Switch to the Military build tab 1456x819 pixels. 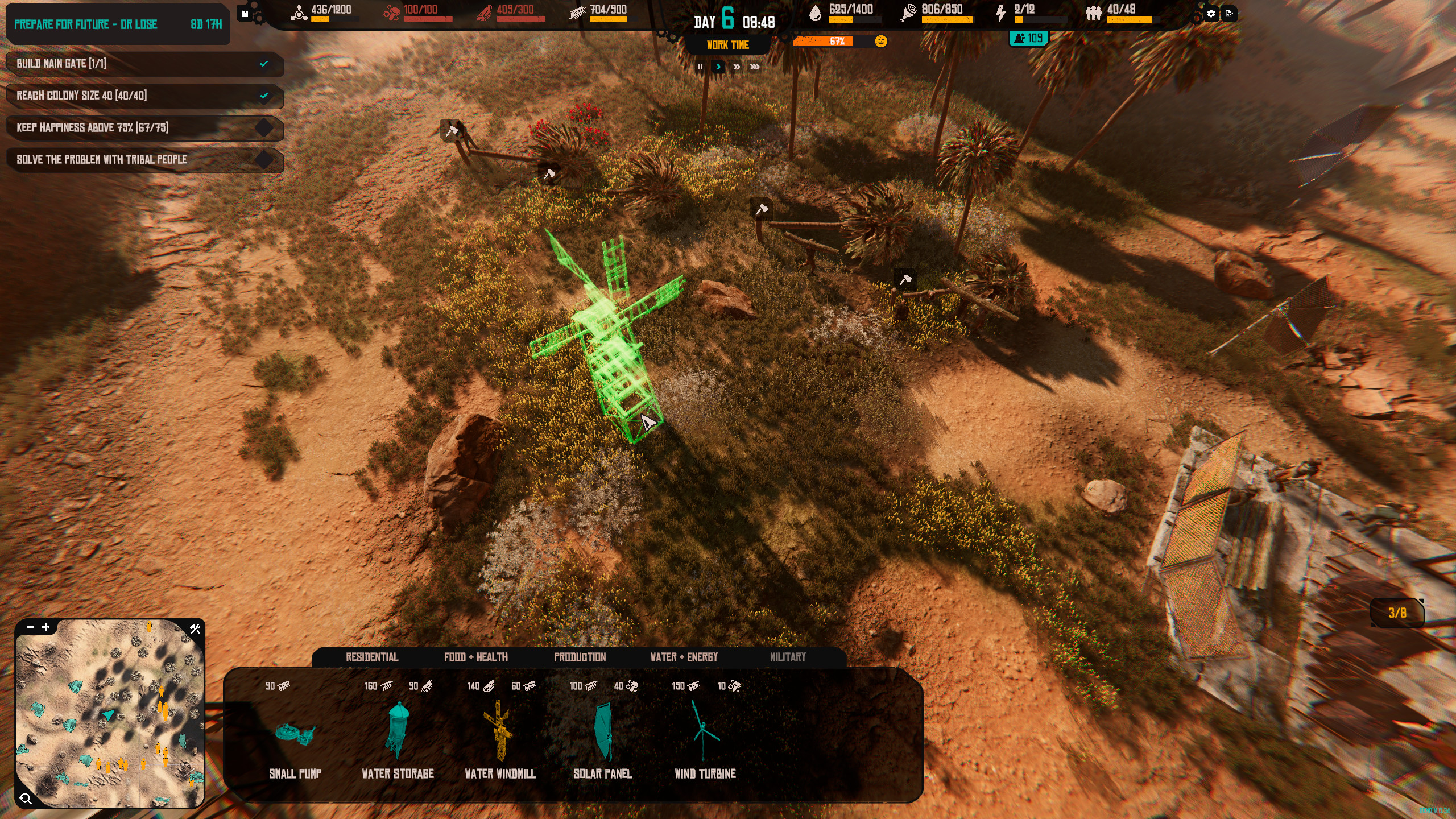click(x=788, y=657)
